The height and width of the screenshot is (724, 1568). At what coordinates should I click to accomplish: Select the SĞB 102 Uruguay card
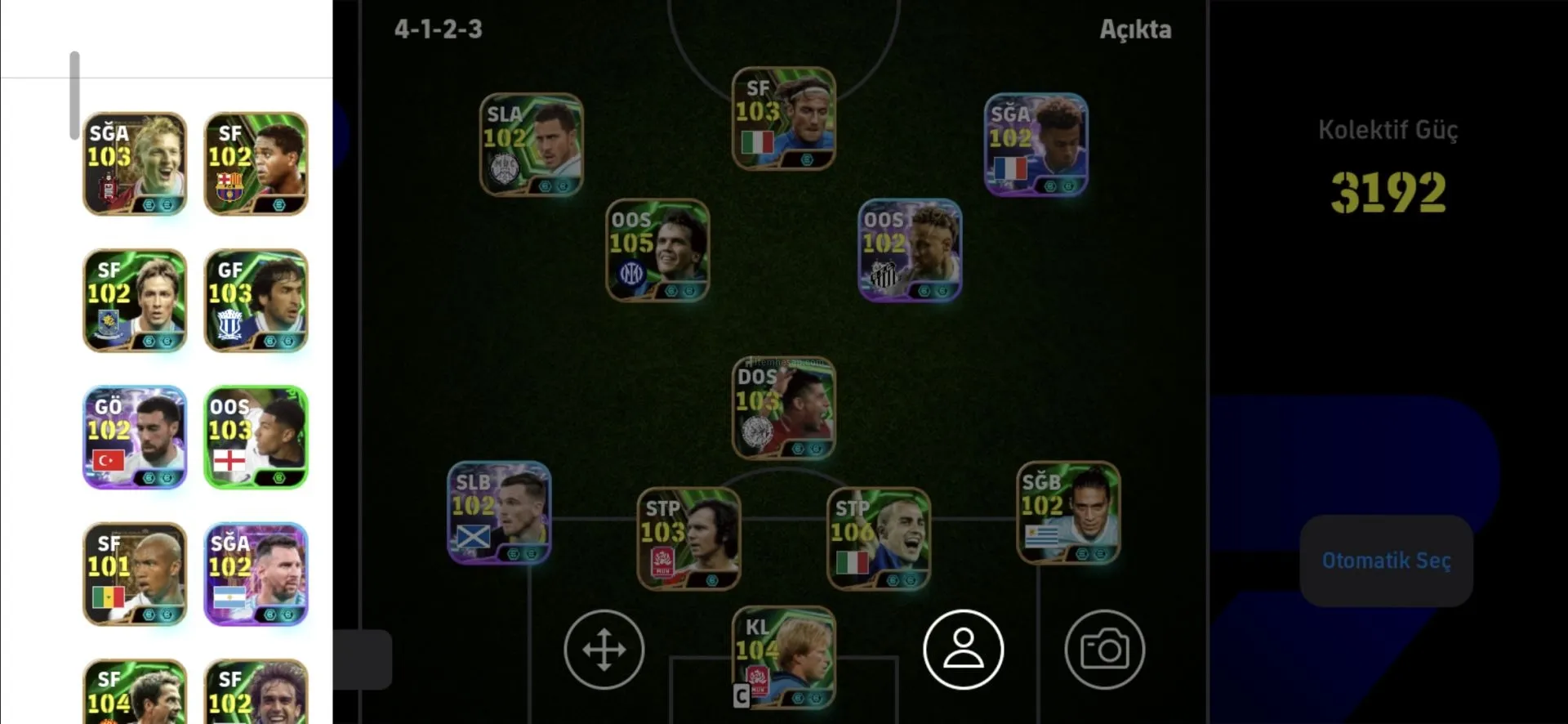coord(1068,512)
